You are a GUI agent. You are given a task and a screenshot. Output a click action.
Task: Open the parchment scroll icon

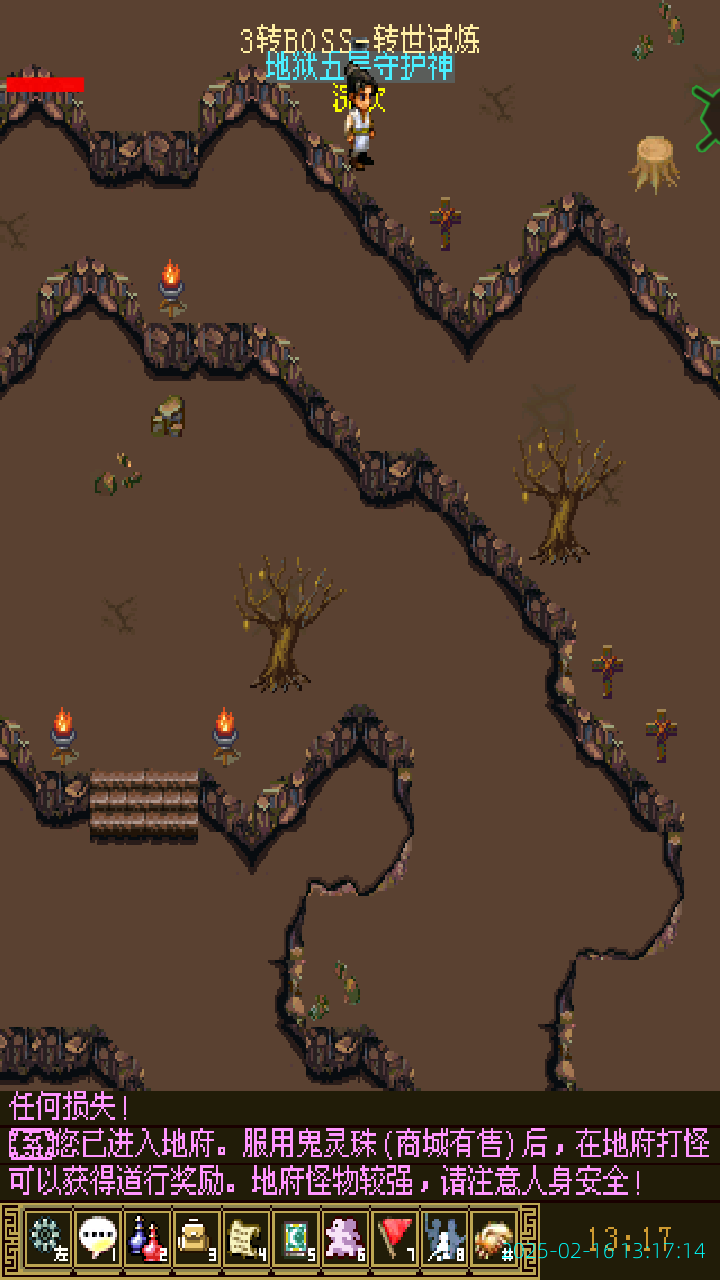tap(246, 1238)
